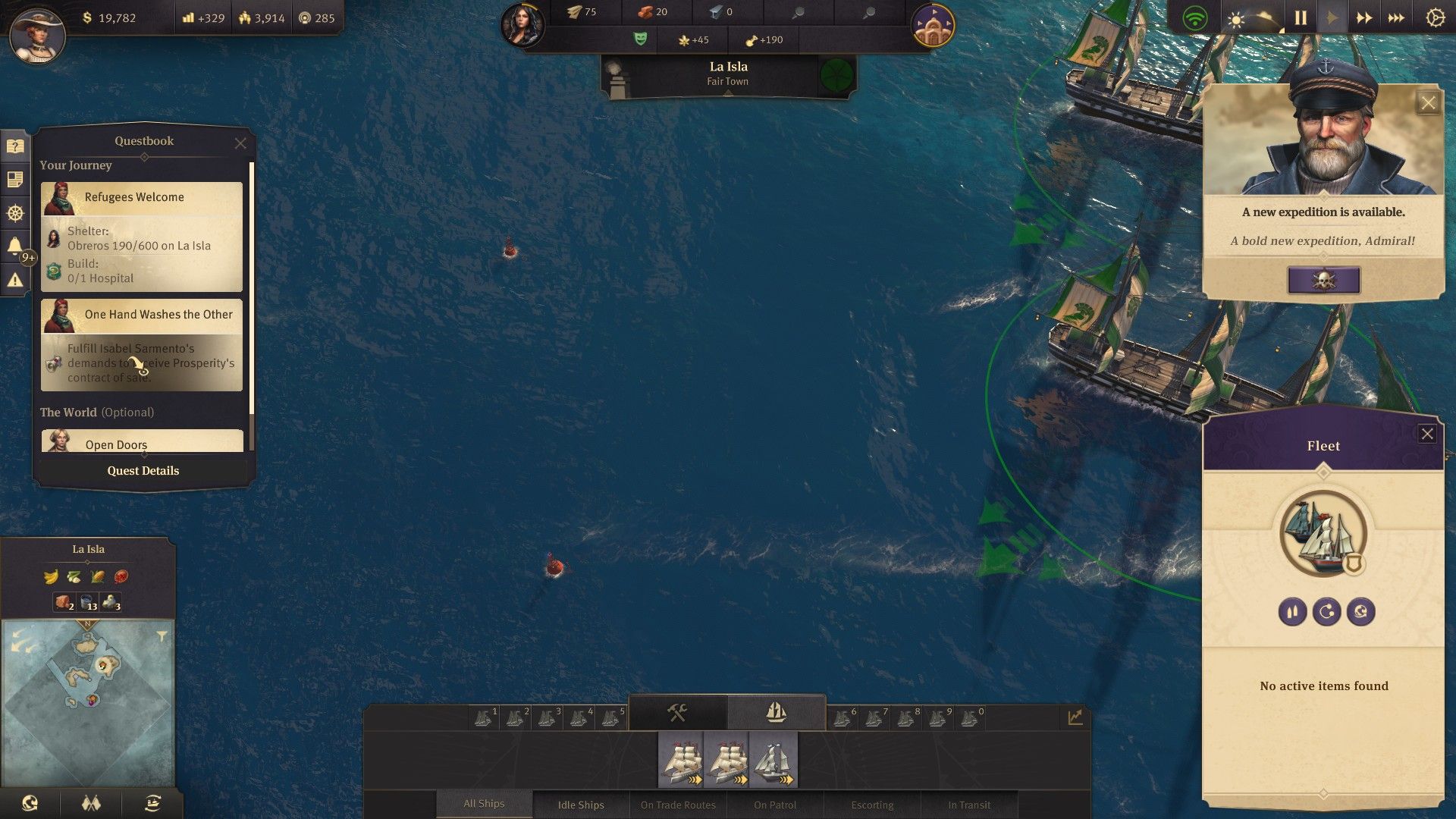
Task: Open the ships menu tab
Action: coord(776,713)
